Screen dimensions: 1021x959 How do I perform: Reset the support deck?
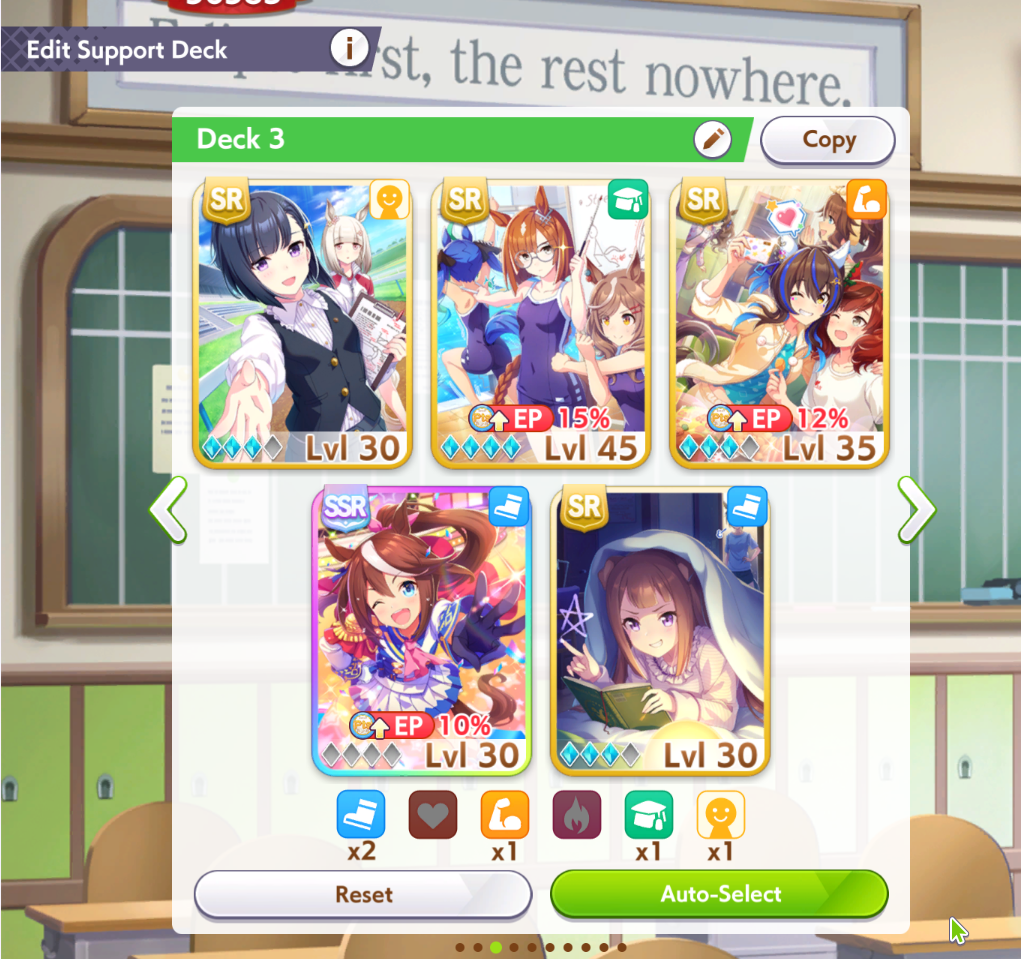click(x=362, y=894)
